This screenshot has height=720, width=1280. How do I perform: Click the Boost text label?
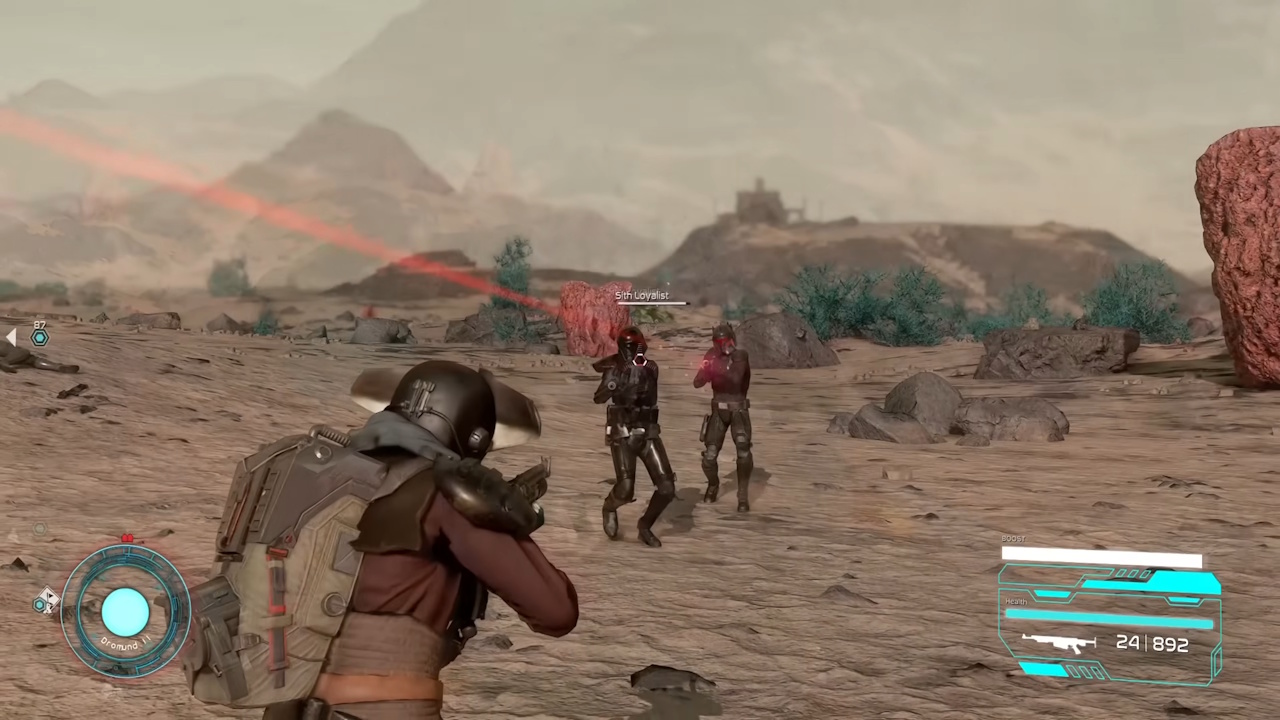[1013, 537]
